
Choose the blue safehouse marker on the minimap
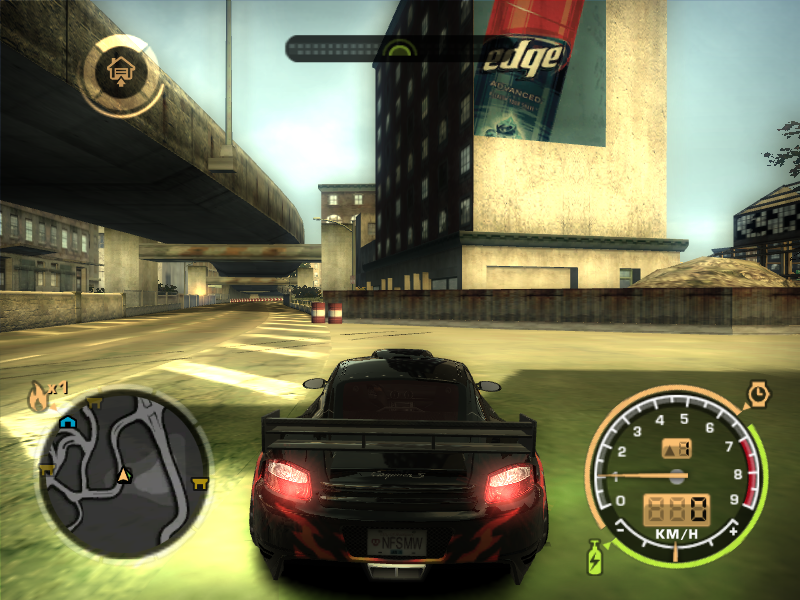[x=67, y=422]
